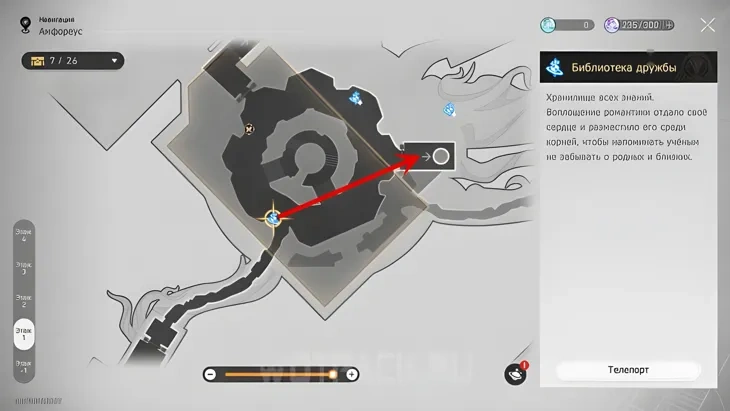
Task: Switch to Этаж 2 floor
Action: (x=22, y=300)
